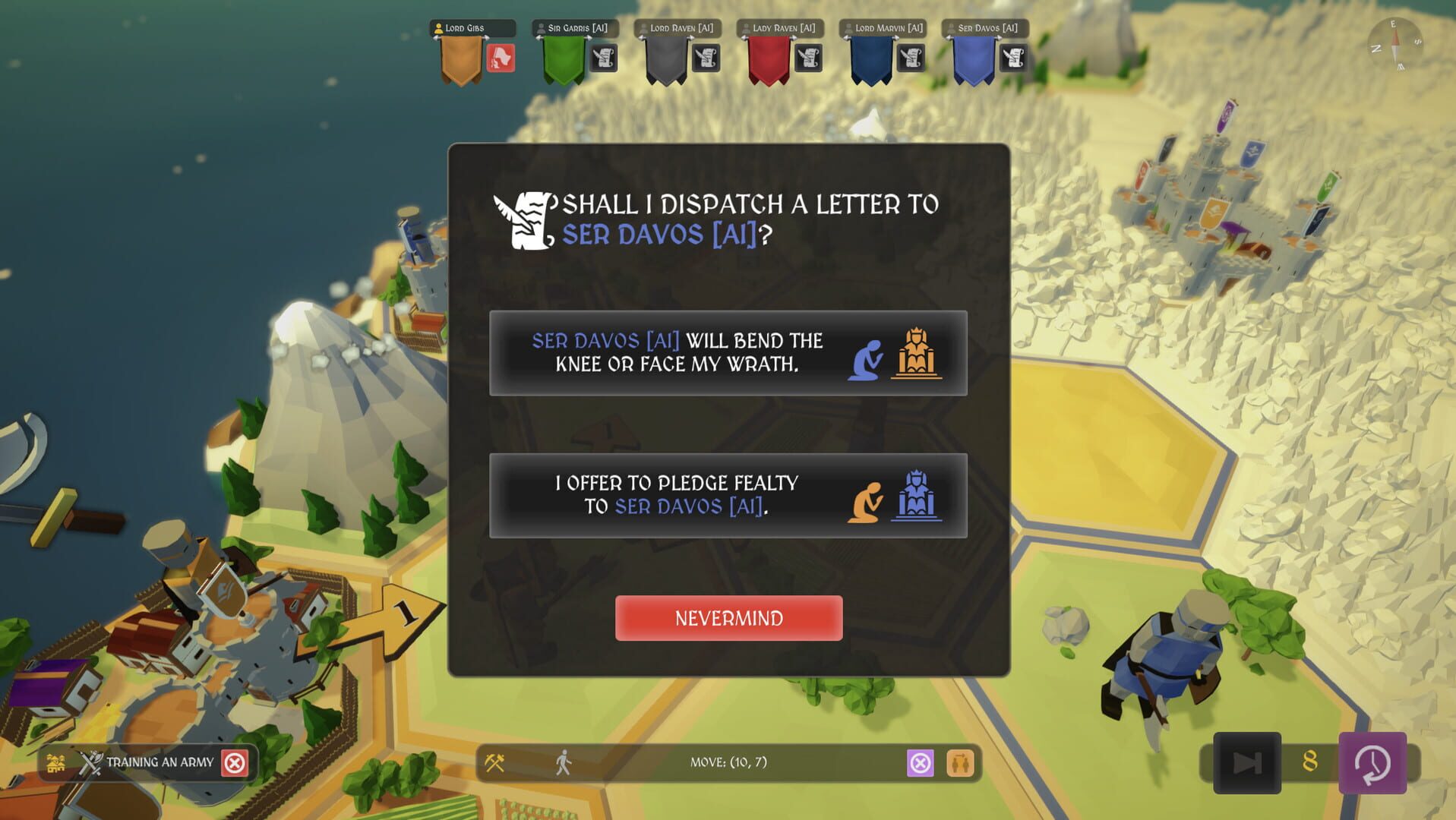Demand Ser Davos bend the knee
Viewport: 1456px width, 820px height.
pyautogui.click(x=728, y=353)
